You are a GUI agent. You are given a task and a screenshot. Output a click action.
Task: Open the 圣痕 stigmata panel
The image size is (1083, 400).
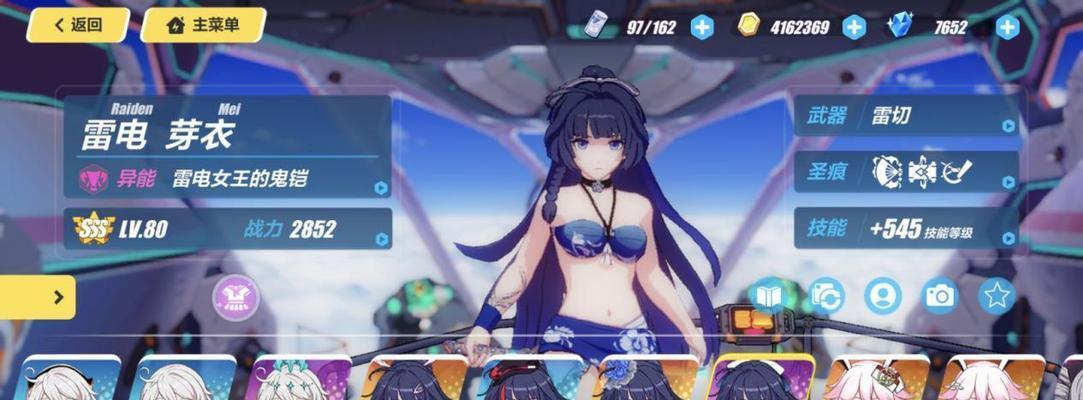[906, 172]
